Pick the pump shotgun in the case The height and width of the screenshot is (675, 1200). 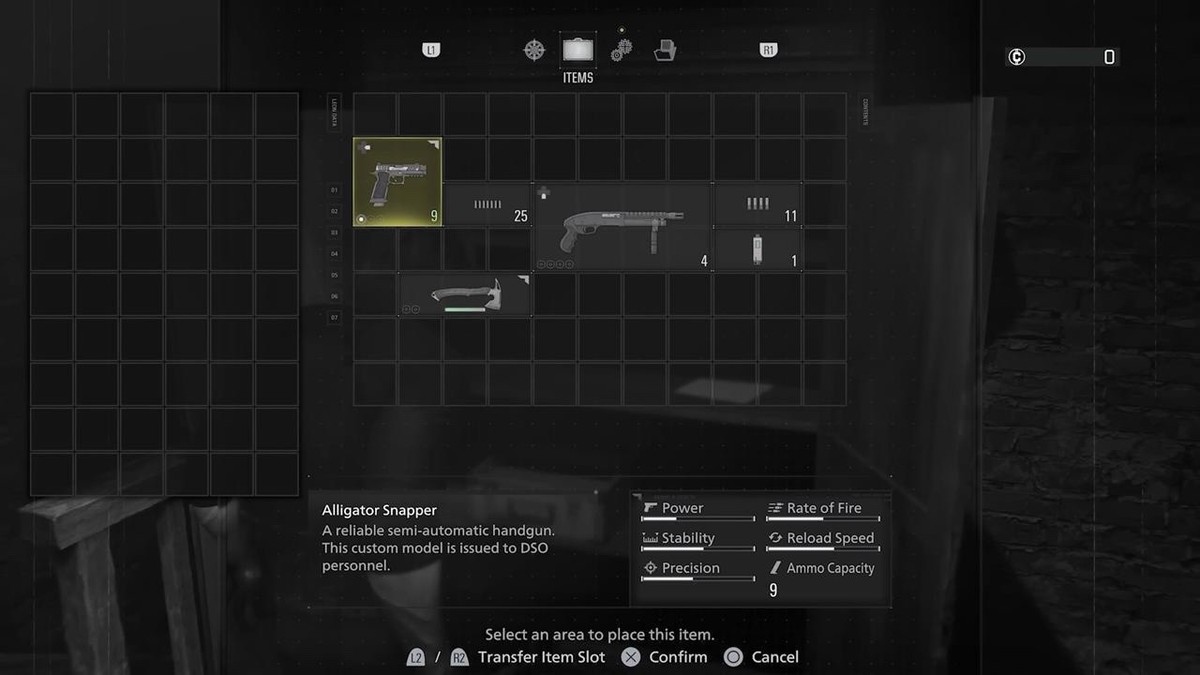pos(621,227)
